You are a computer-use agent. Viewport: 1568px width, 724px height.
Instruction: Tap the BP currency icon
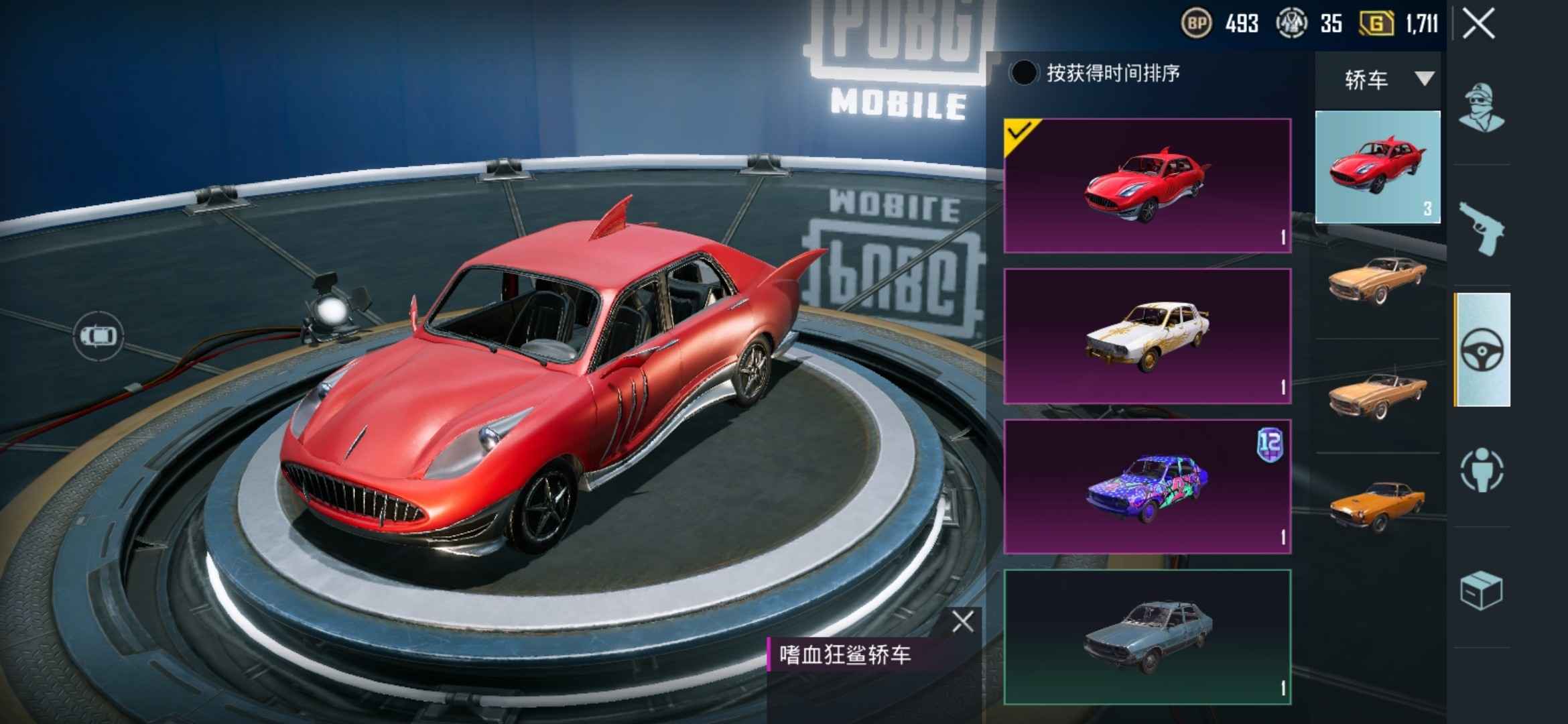1196,24
